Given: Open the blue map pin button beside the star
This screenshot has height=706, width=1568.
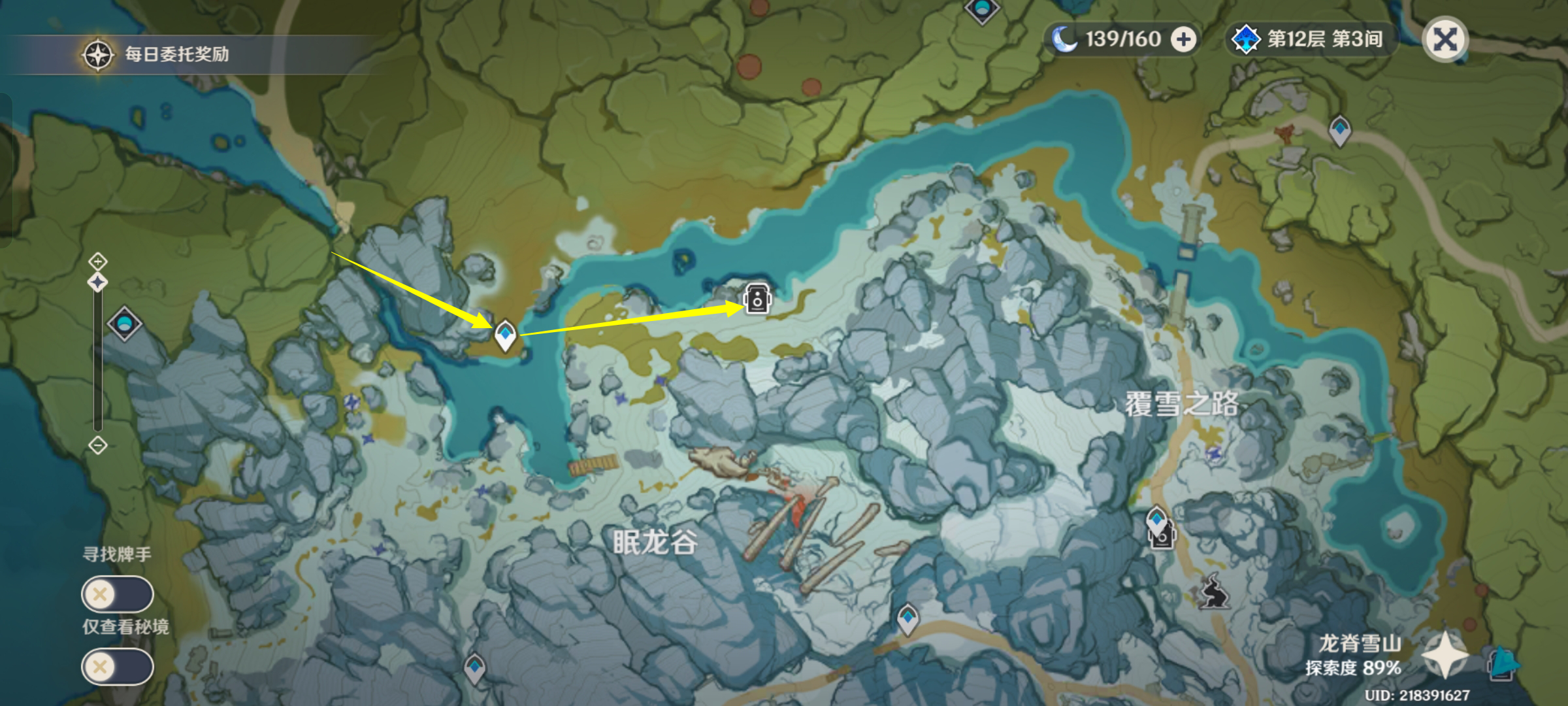Looking at the screenshot, I should [1503, 663].
